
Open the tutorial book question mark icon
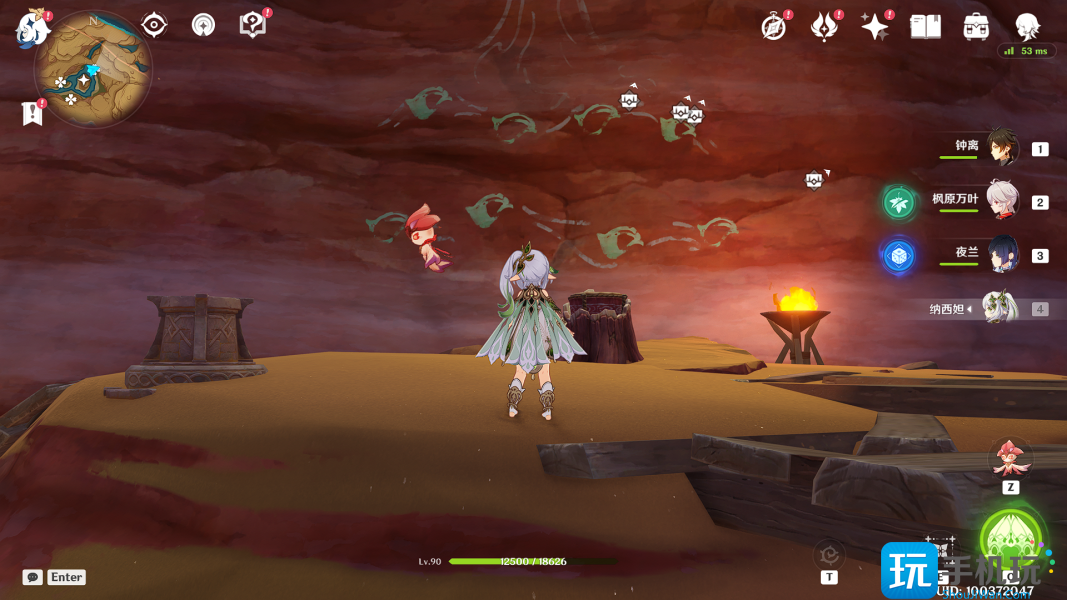[x=253, y=25]
